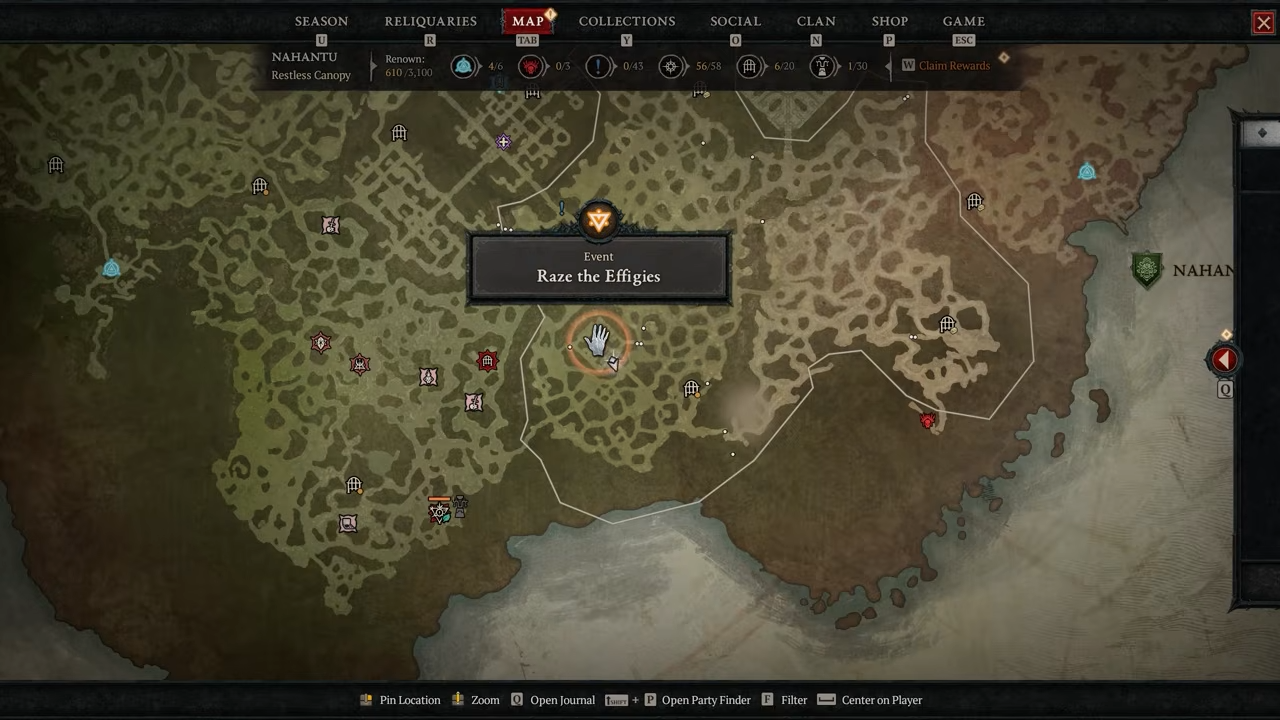Click the Nahantu green shield region marker
1280x720 pixels.
coord(1147,270)
